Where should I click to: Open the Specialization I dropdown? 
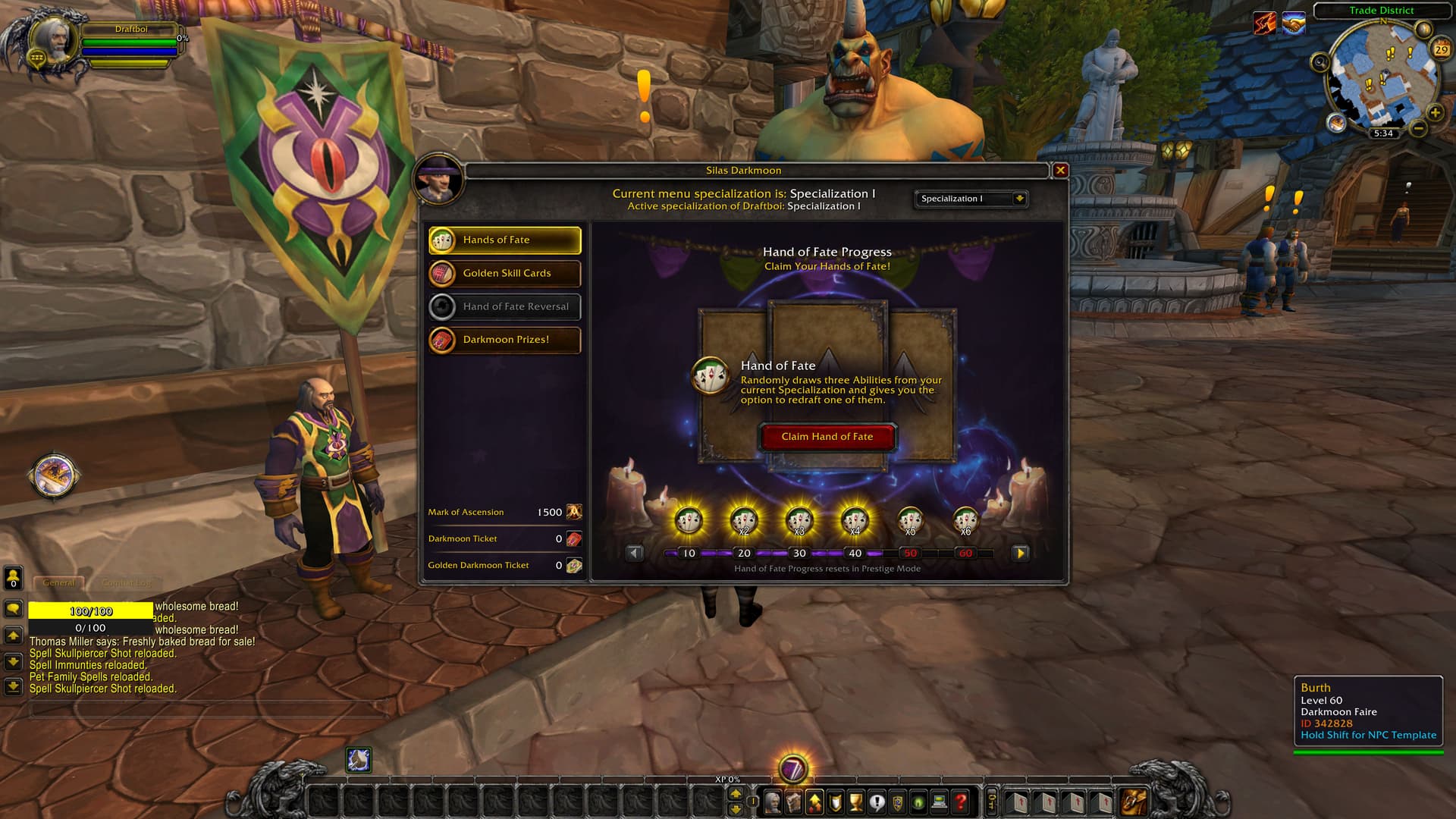tap(1018, 199)
